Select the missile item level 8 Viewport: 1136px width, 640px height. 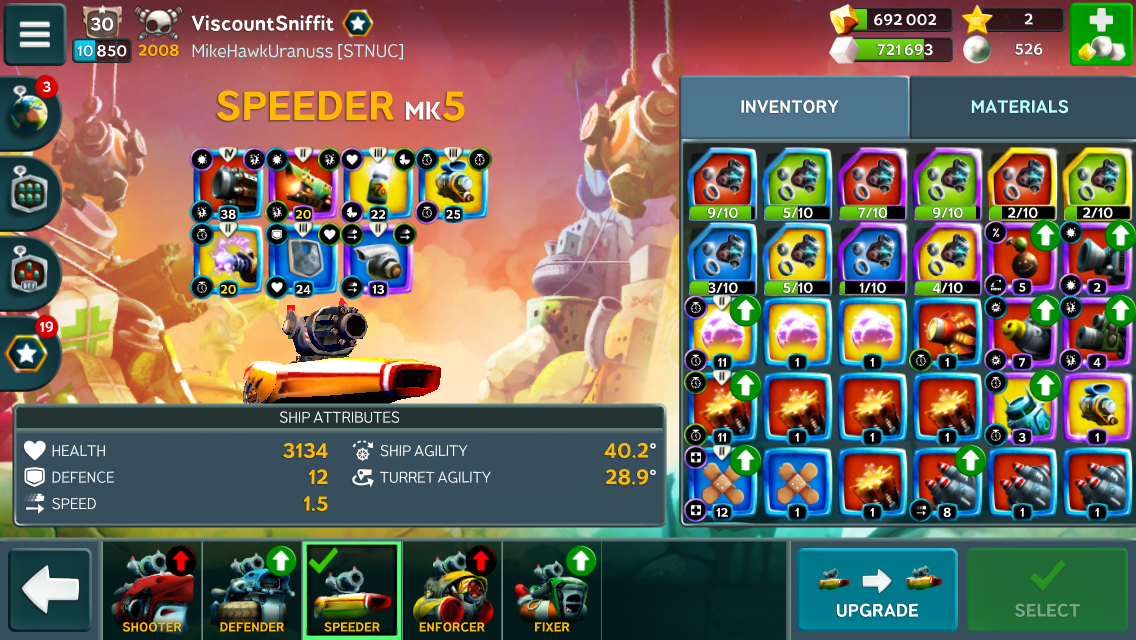(x=948, y=487)
